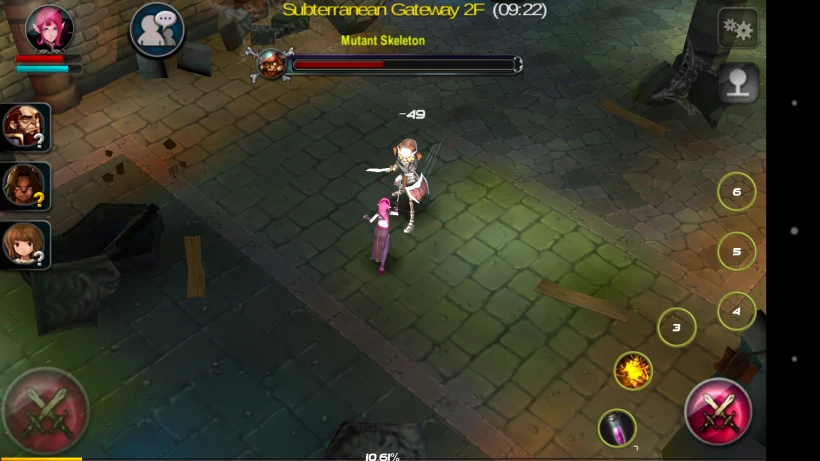Viewport: 820px width, 461px height.
Task: Activate skill slot 3
Action: [x=676, y=327]
